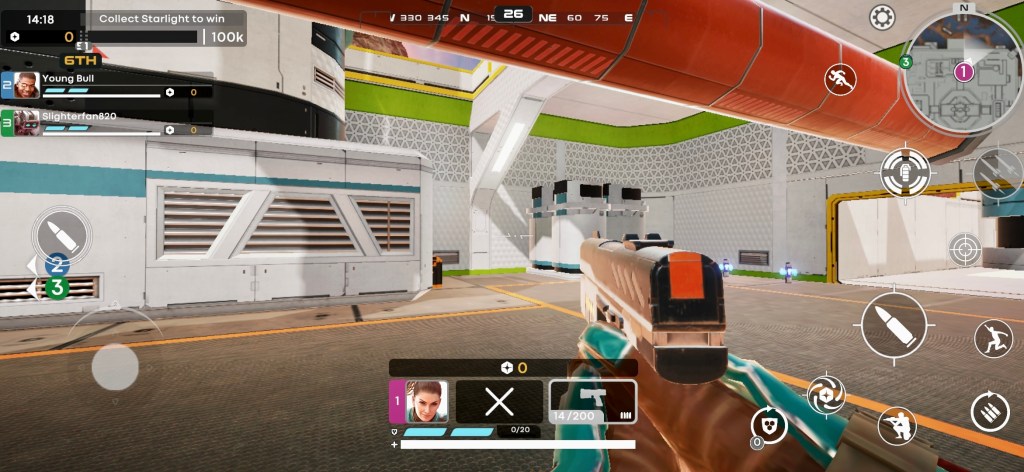Use the shield recharge item button
The height and width of the screenshot is (472, 1024).
(769, 425)
